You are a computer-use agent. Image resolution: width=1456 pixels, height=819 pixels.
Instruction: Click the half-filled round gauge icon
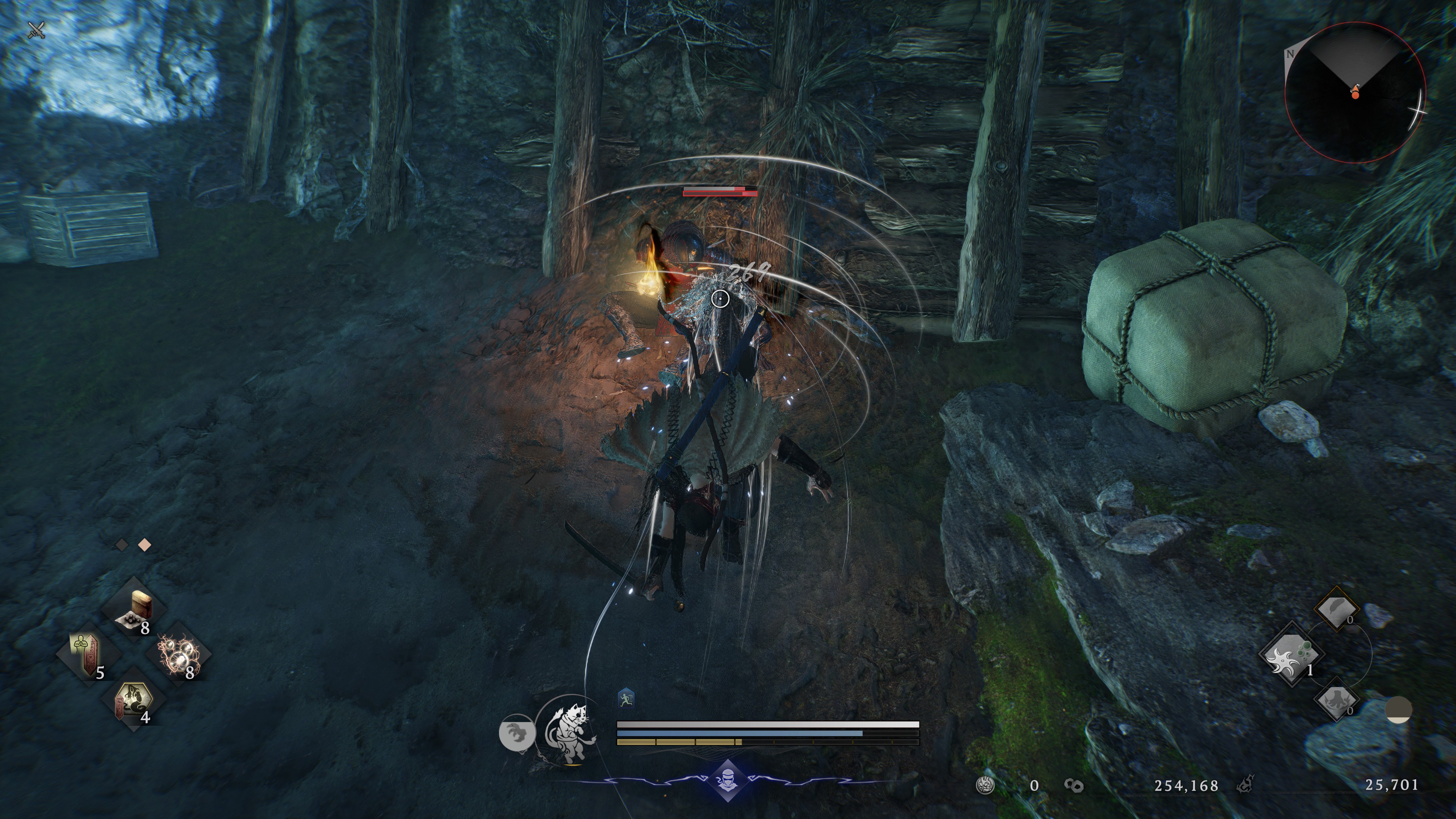tap(1398, 710)
